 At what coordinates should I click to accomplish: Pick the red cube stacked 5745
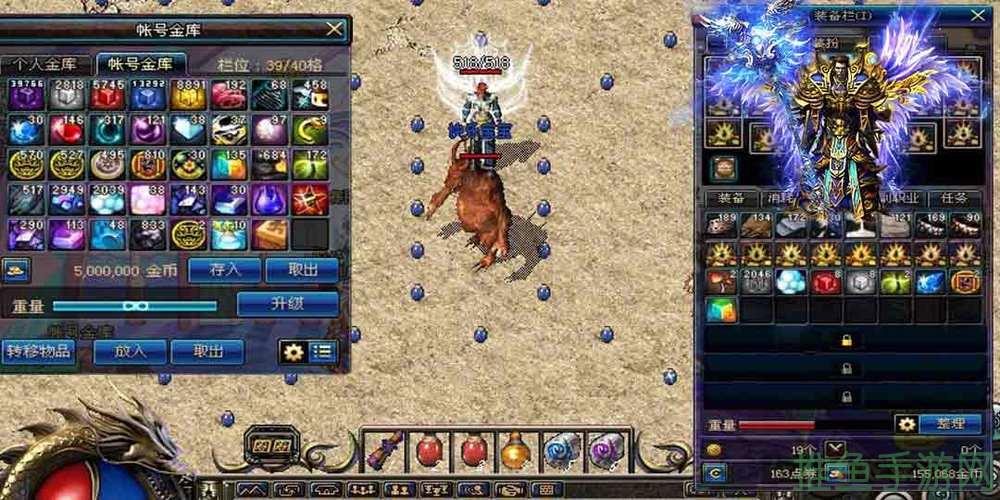[x=108, y=96]
